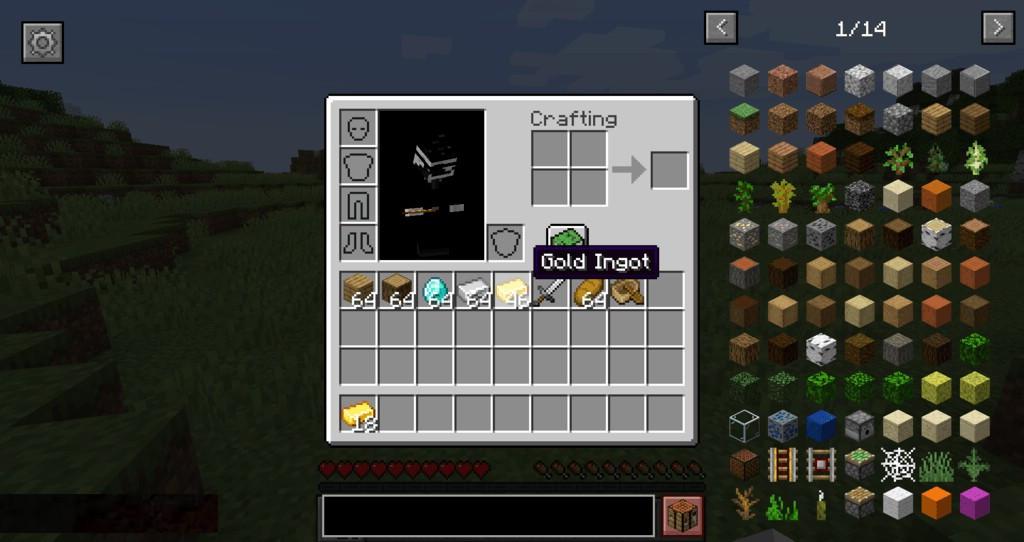The width and height of the screenshot is (1024, 542).
Task: Choose the glass block in the item list
Action: [743, 427]
